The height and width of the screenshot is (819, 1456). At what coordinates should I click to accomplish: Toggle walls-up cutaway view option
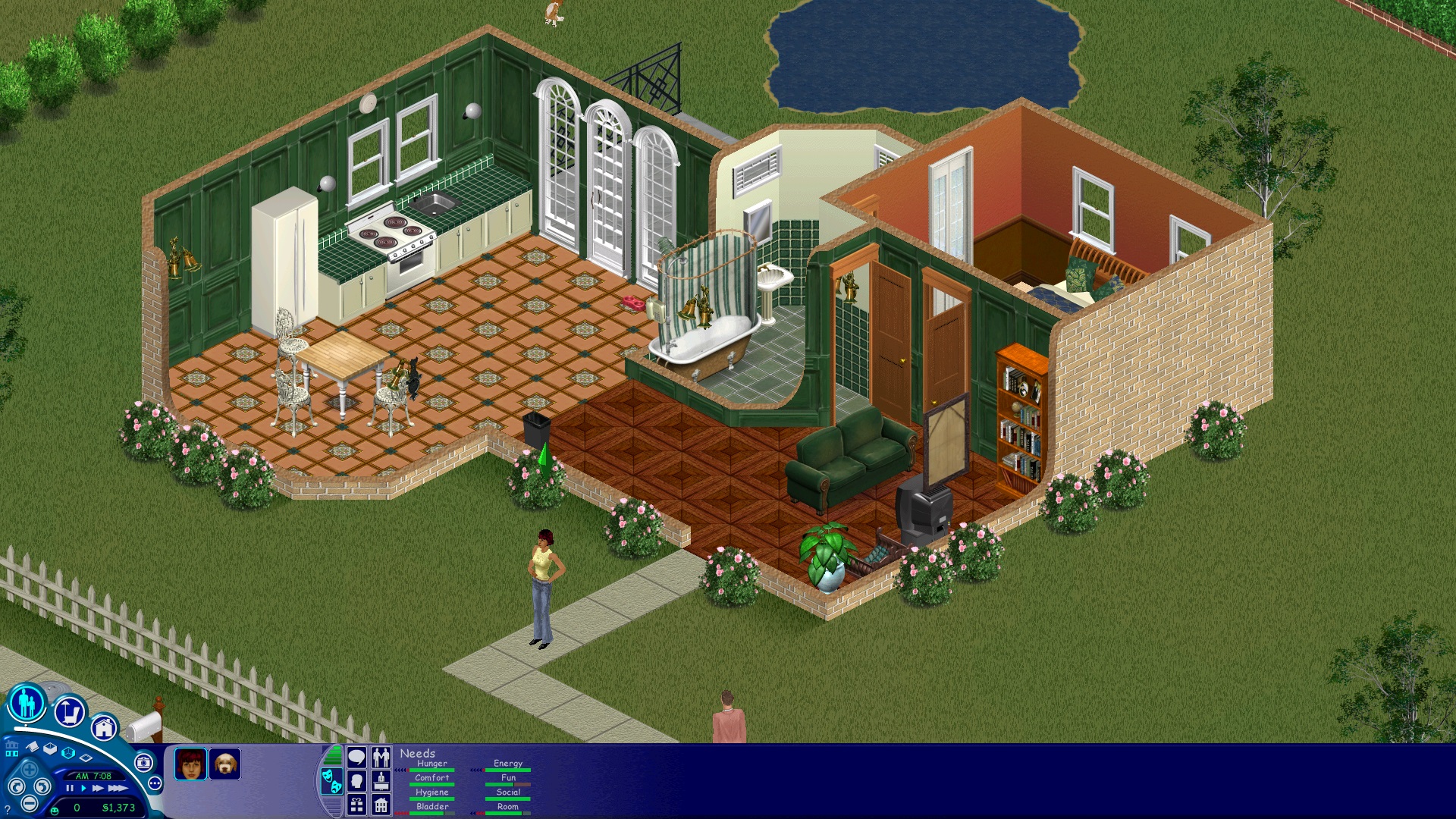[x=68, y=752]
